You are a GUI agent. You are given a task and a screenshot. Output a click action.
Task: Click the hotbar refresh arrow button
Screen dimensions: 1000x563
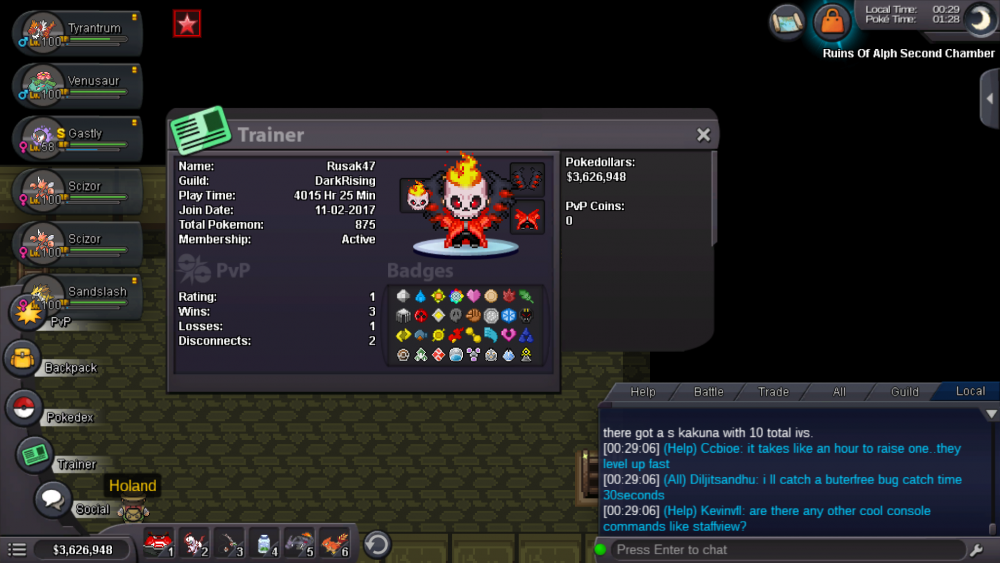(x=376, y=544)
